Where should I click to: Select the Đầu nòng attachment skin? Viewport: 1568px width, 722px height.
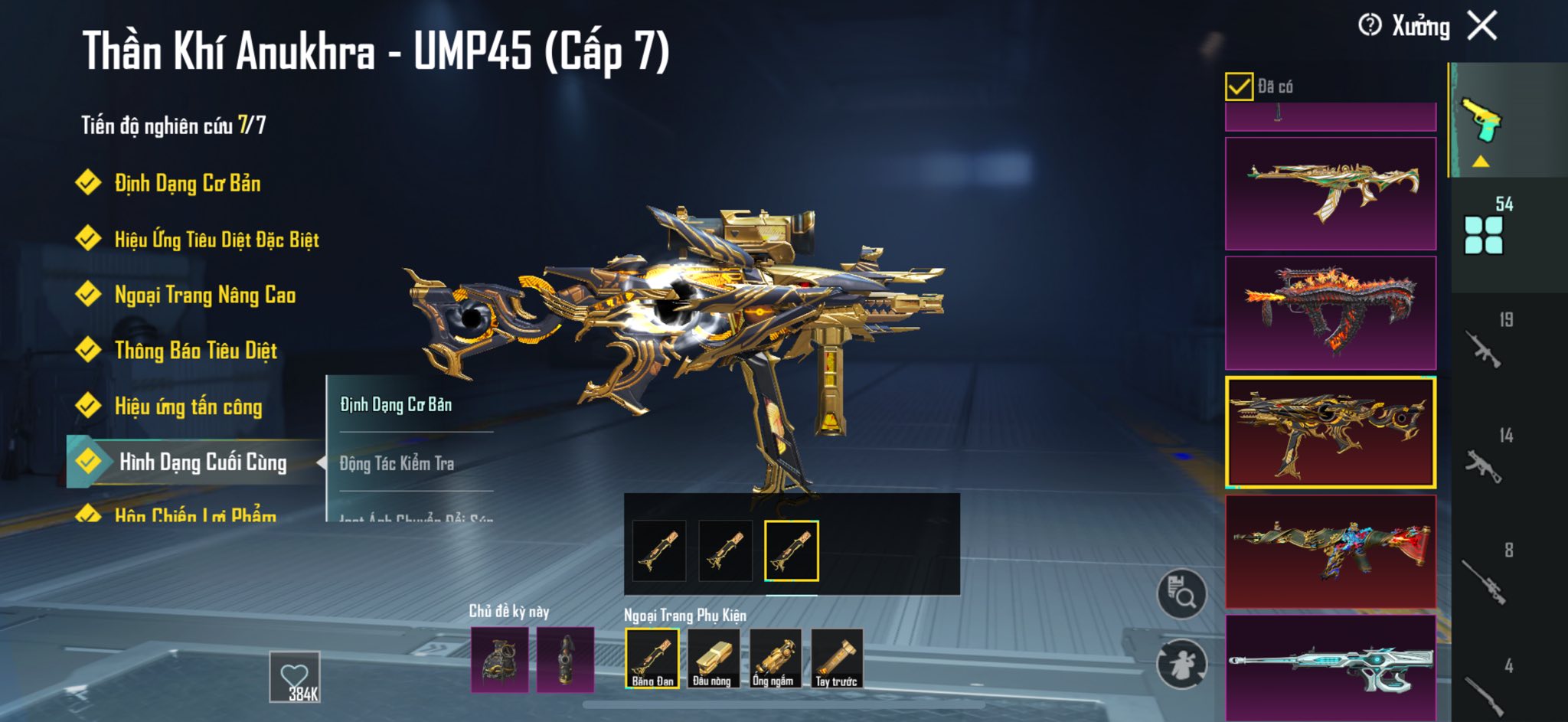click(713, 658)
